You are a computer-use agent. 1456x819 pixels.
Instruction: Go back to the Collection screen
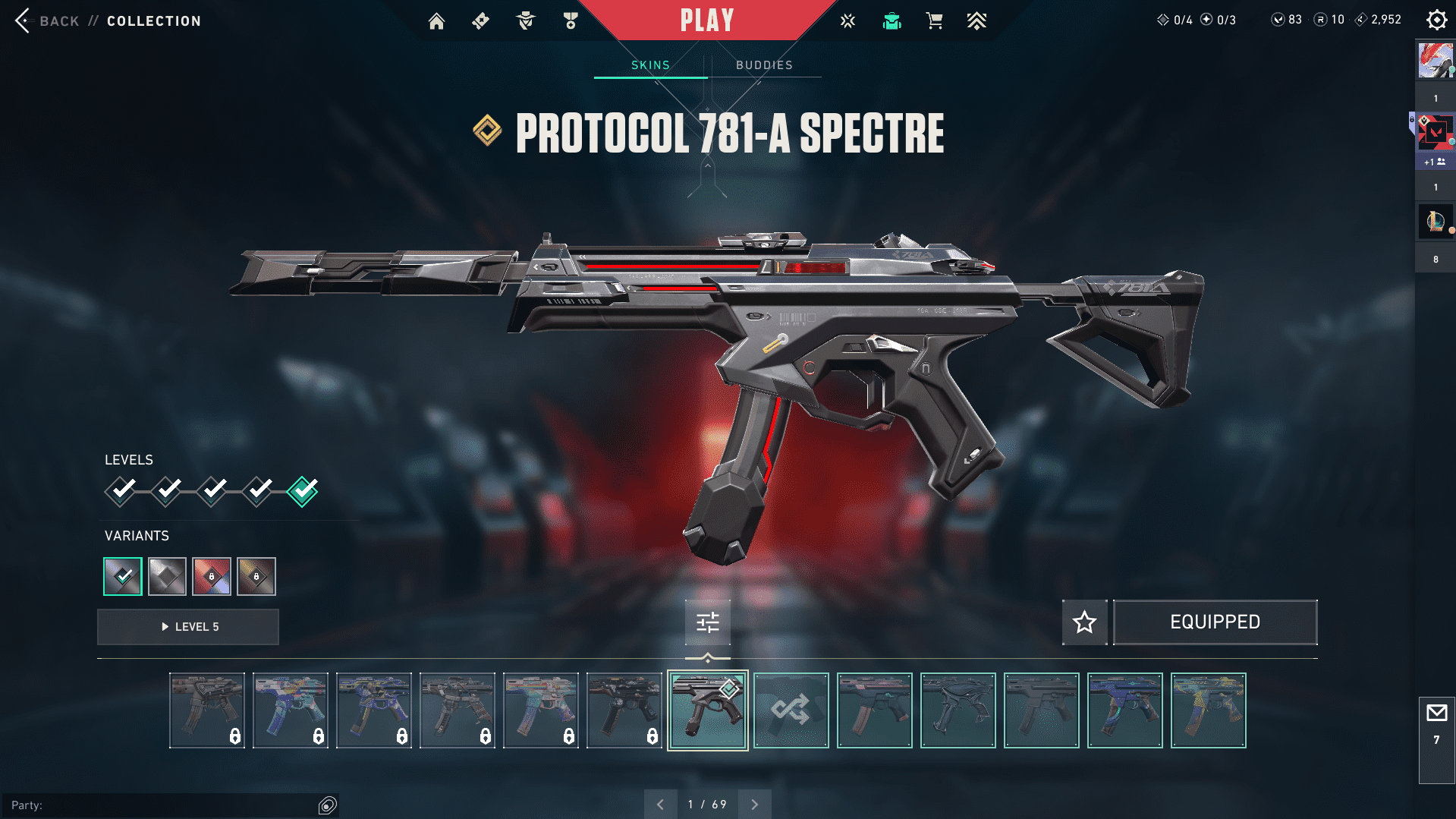pos(24,20)
